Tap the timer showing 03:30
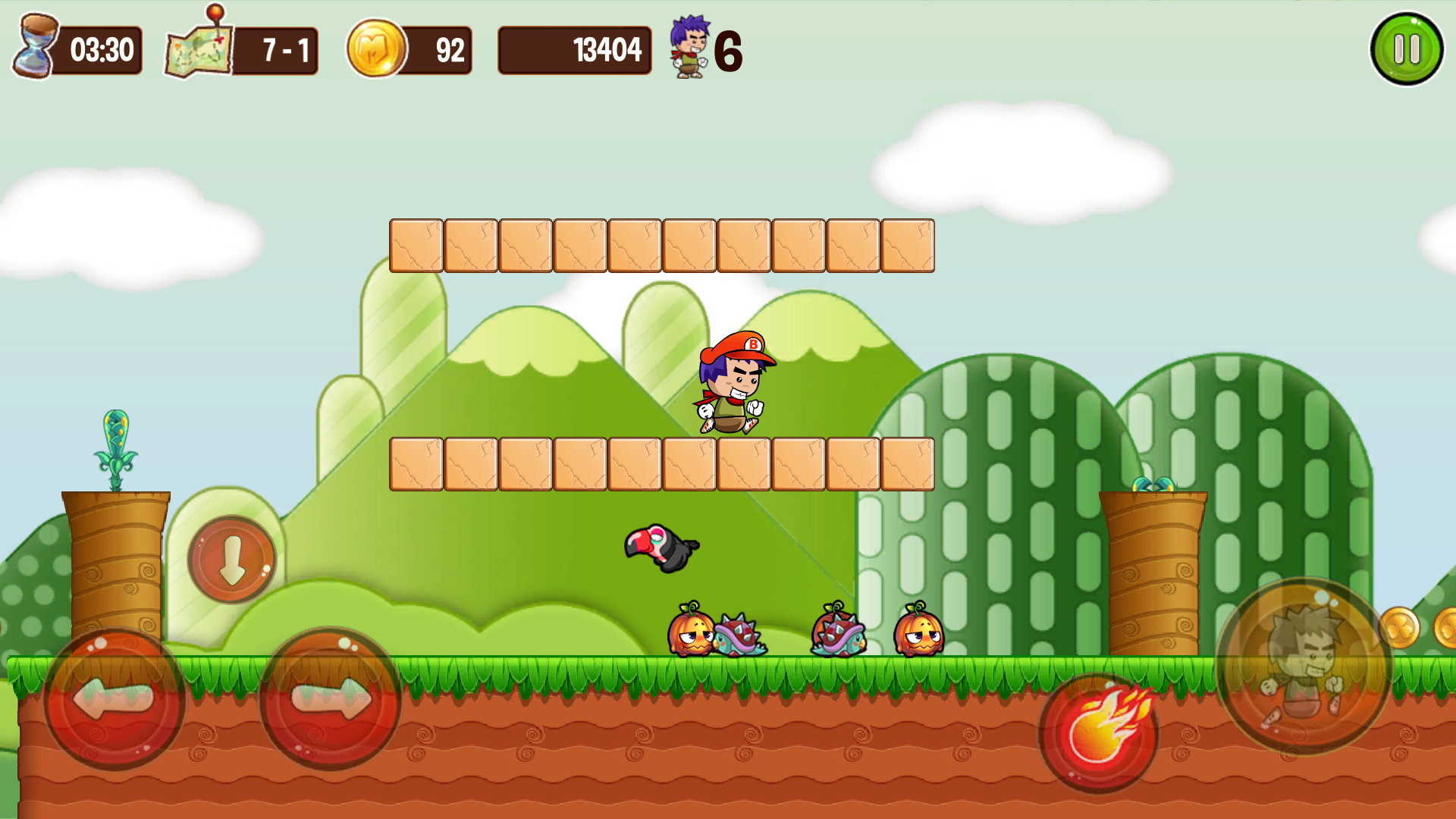The height and width of the screenshot is (819, 1456). coord(102,50)
